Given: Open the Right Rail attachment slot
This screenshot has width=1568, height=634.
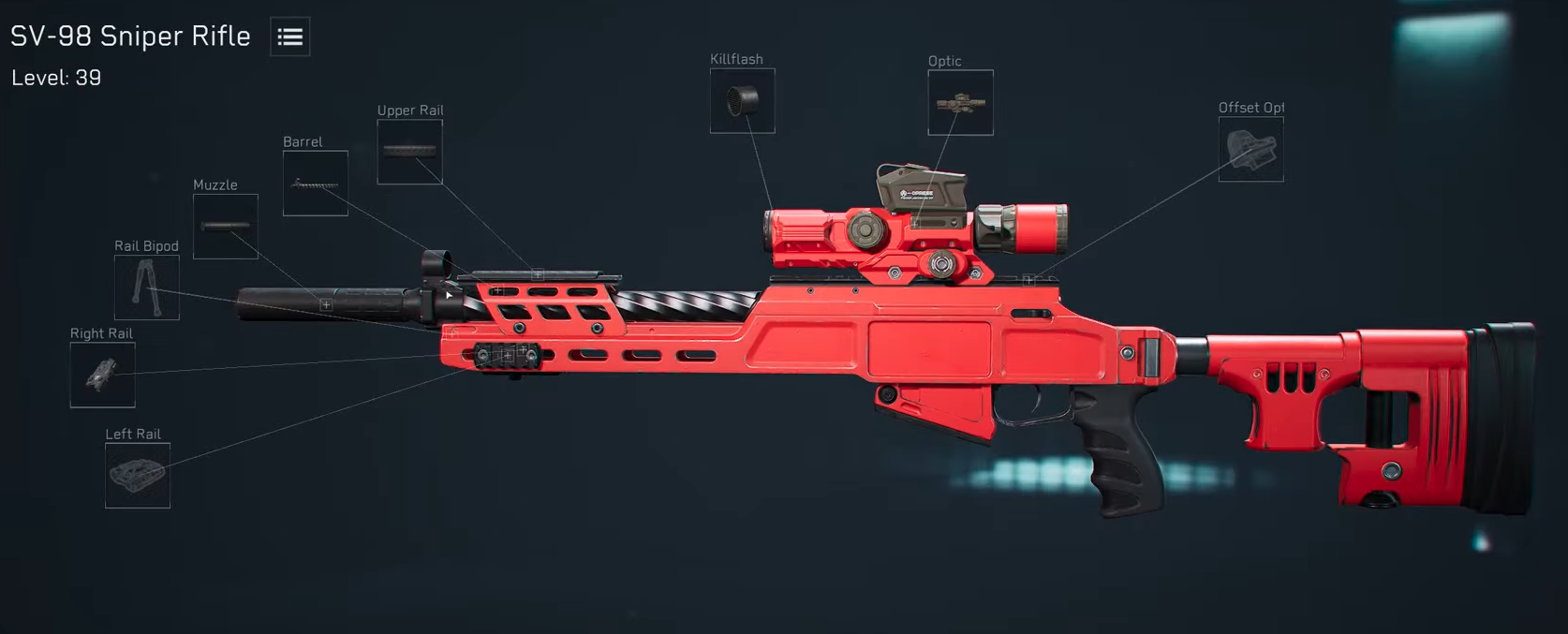Looking at the screenshot, I should [x=102, y=376].
